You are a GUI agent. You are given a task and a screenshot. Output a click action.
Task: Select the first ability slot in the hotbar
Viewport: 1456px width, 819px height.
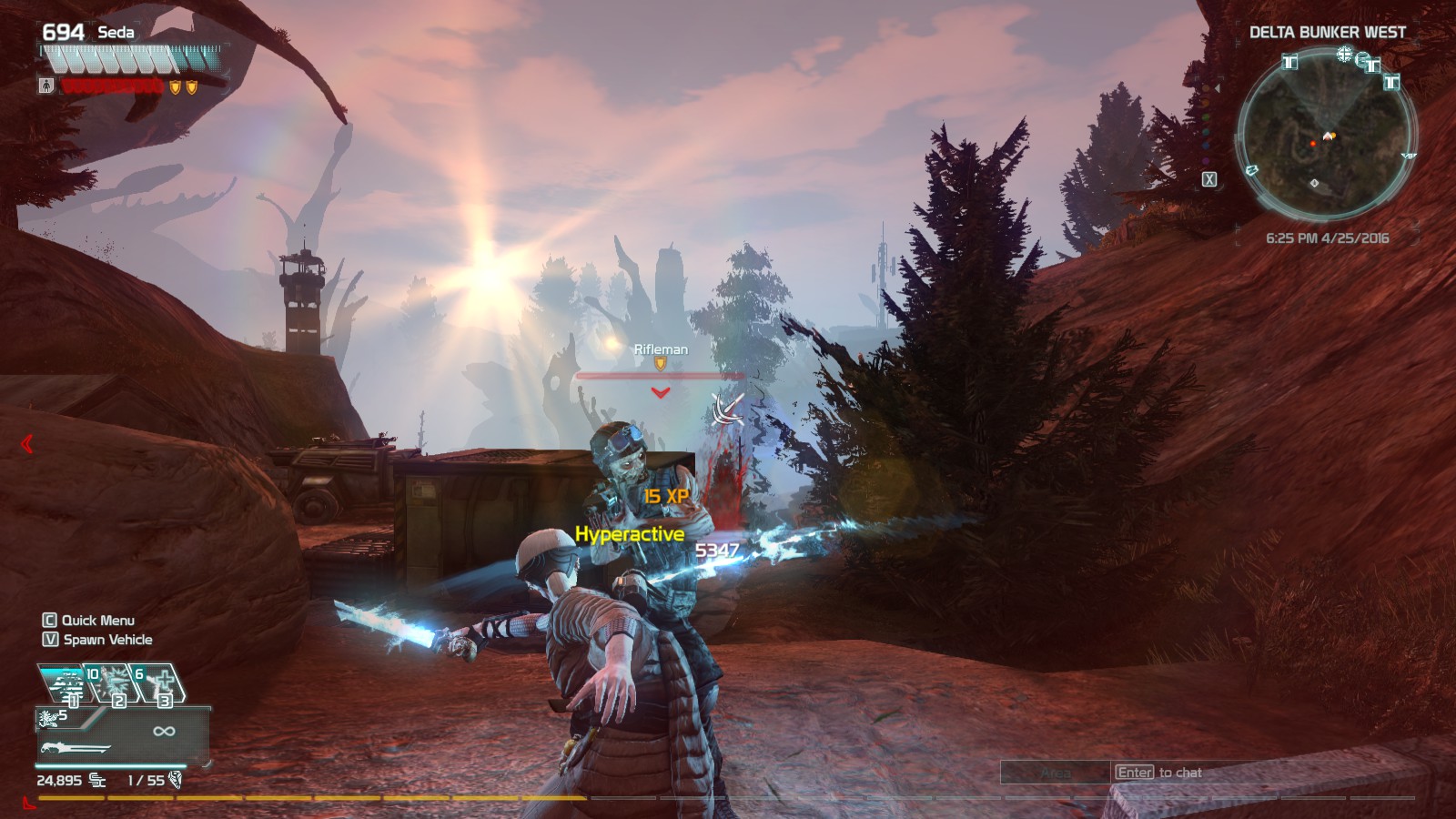[66, 683]
